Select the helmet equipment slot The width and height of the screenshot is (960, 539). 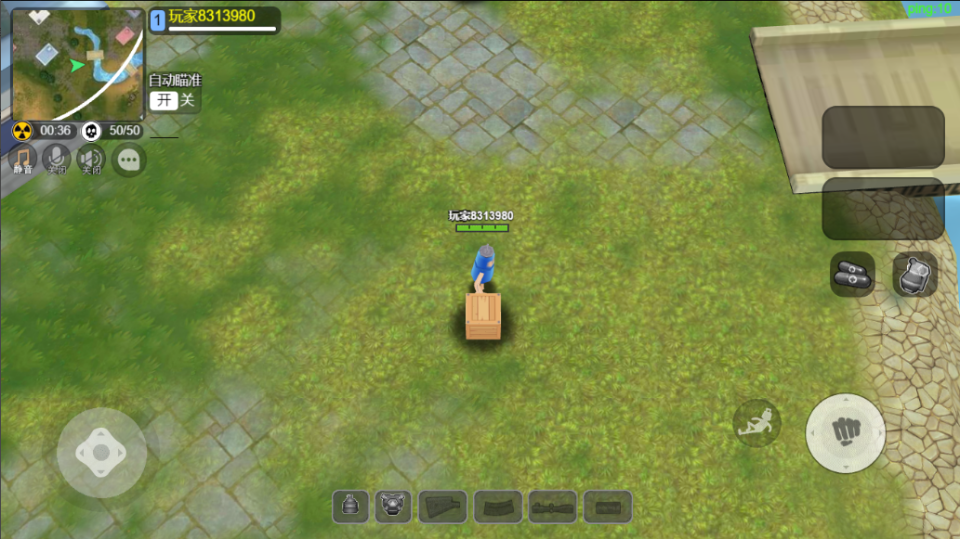350,507
